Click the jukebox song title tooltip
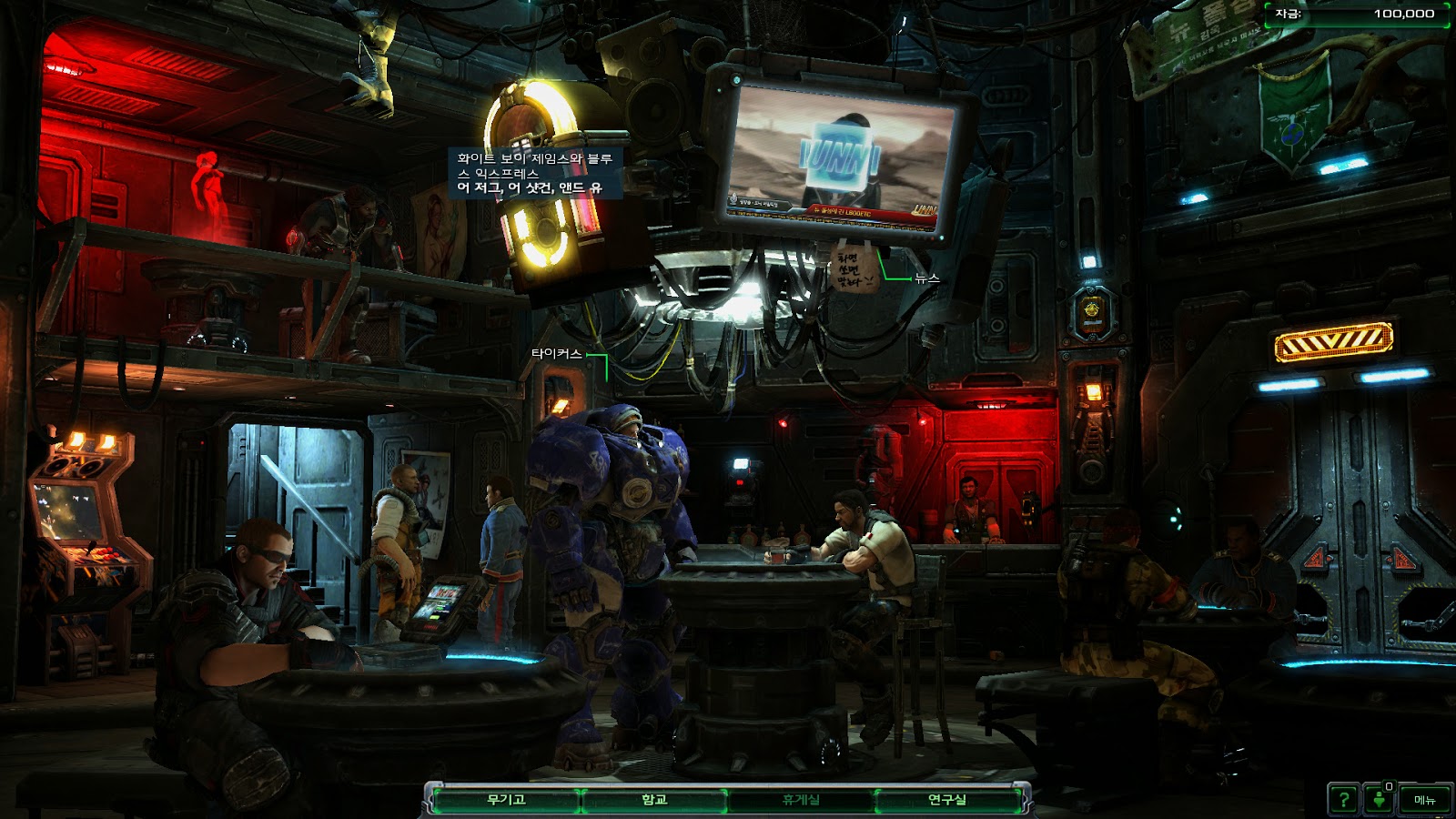1456x819 pixels. pos(535,173)
